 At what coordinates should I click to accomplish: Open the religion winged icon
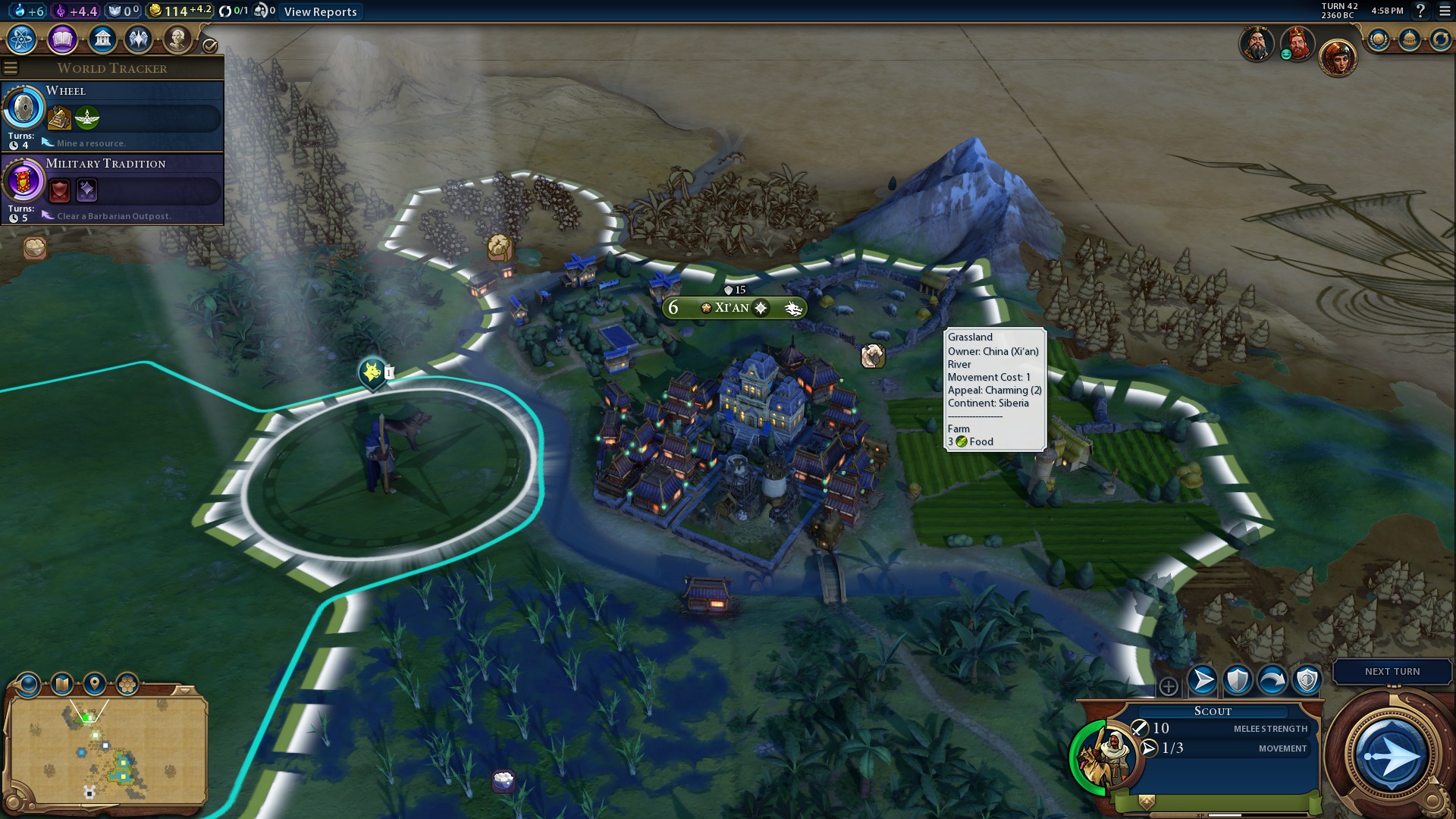coord(139,39)
